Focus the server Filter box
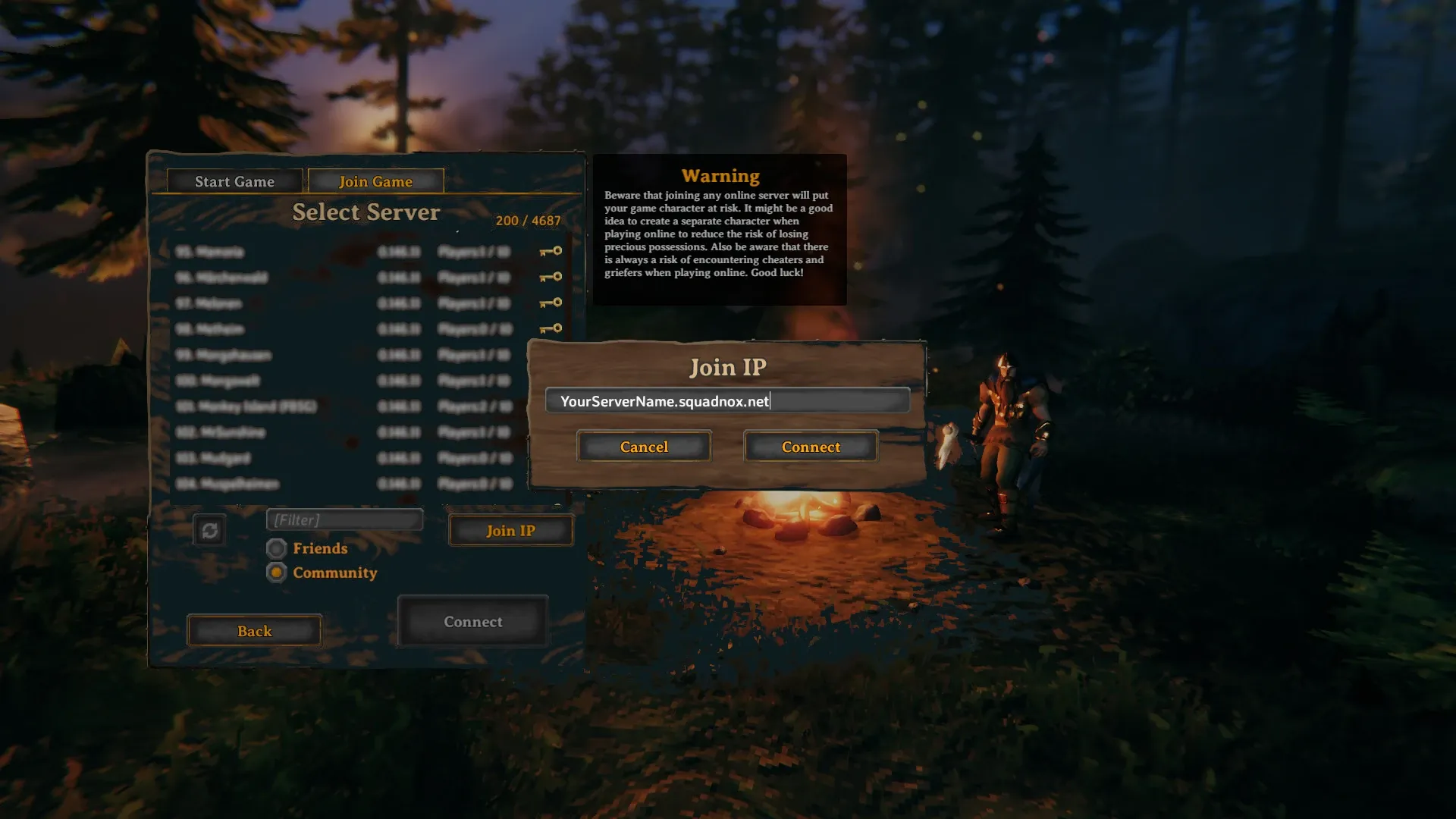The width and height of the screenshot is (1456, 819). click(344, 519)
